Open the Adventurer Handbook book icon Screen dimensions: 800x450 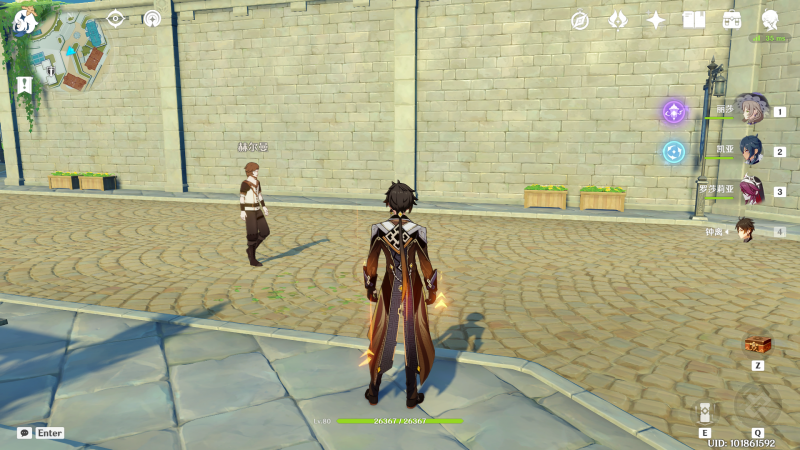694,20
